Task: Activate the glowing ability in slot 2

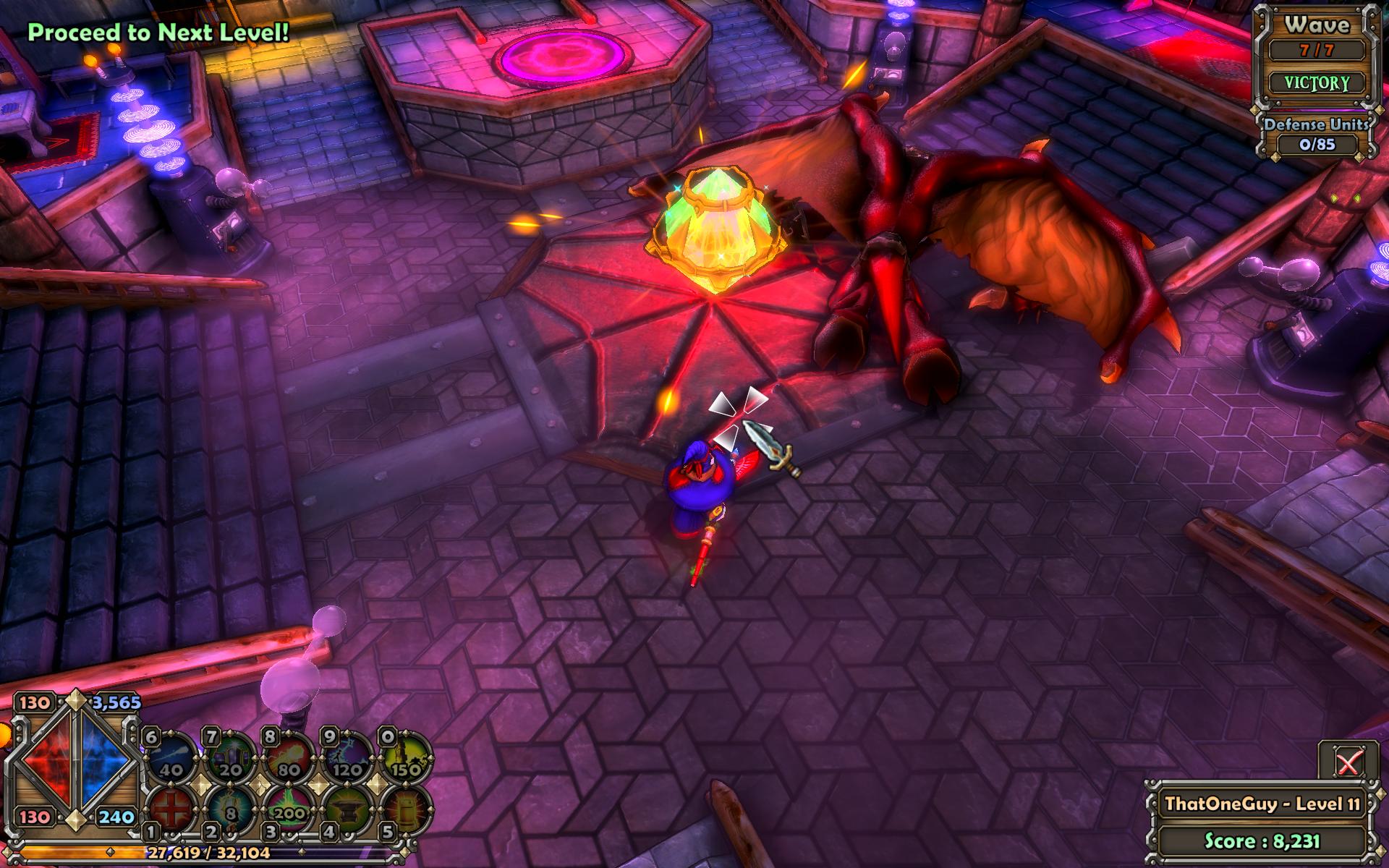Action: tap(230, 810)
